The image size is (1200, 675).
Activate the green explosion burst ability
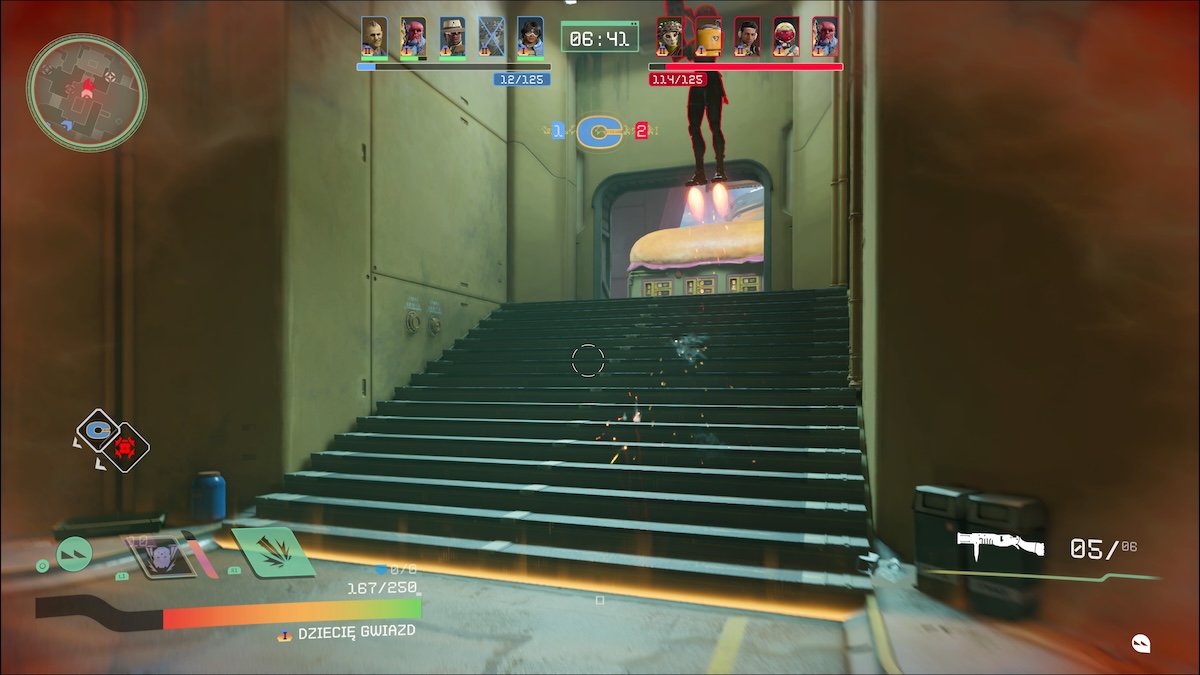[x=274, y=552]
